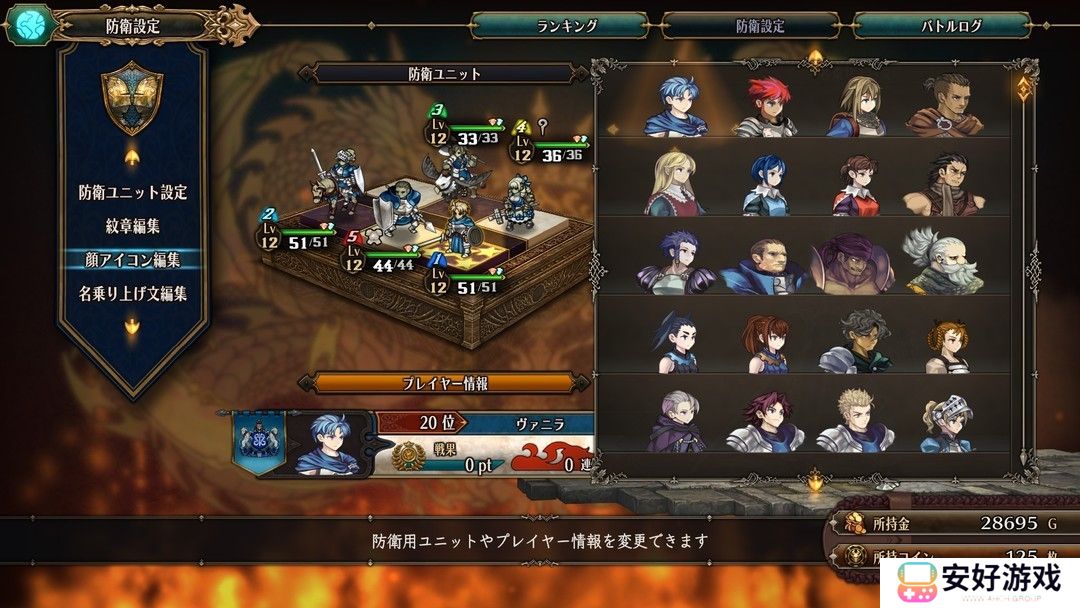Open 防衛ユニット設定 menu entry
Image resolution: width=1080 pixels, height=608 pixels.
coord(133,192)
